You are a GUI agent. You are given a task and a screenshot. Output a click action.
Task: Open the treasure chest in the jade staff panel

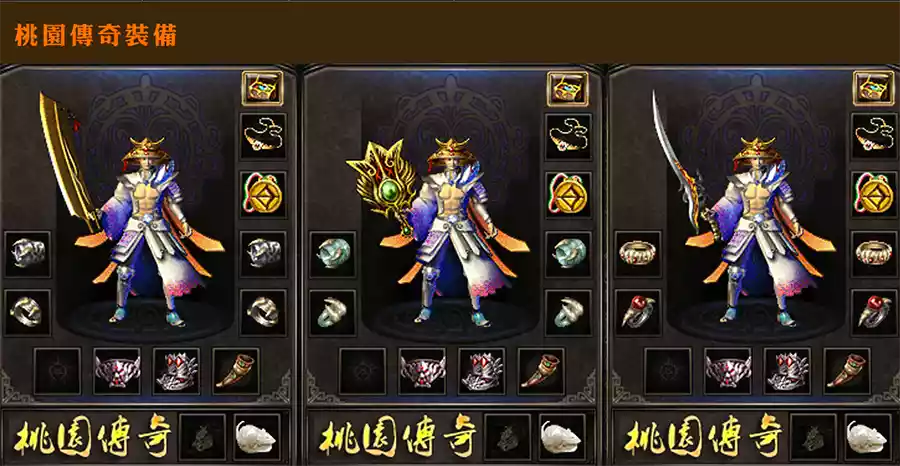(568, 88)
